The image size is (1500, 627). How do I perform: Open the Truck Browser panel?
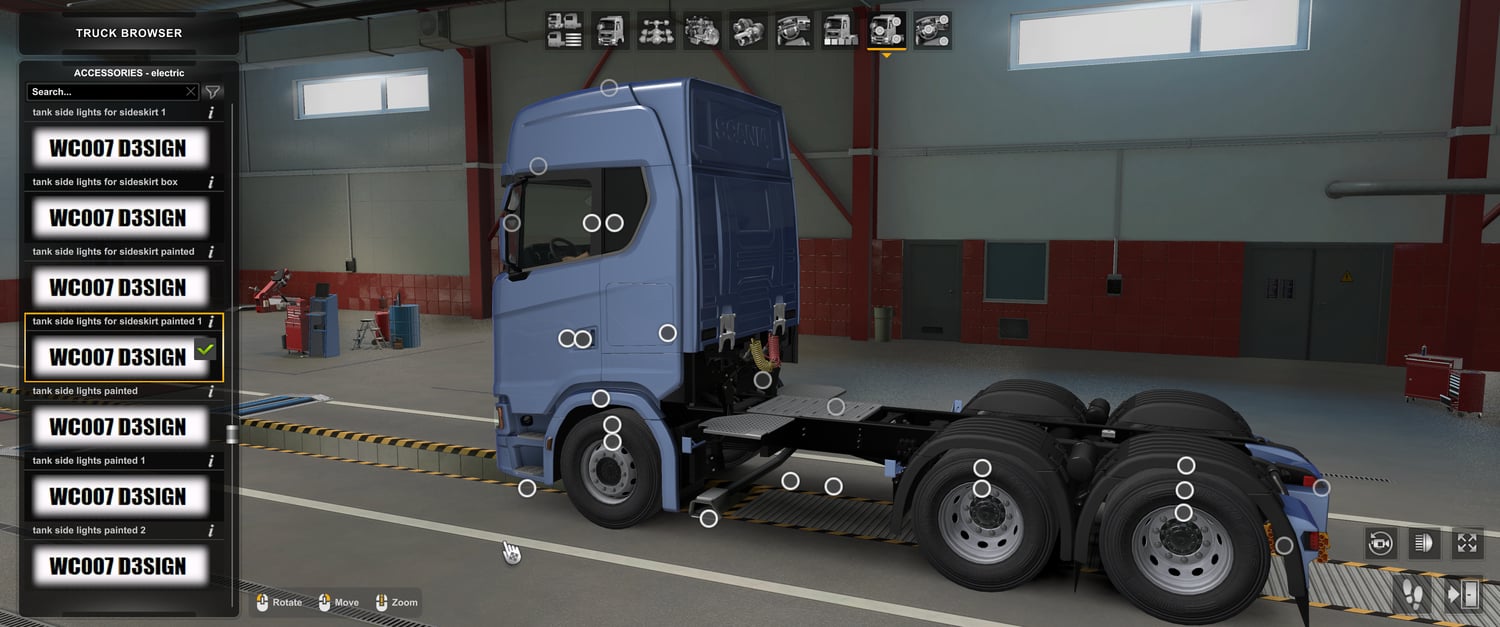129,33
